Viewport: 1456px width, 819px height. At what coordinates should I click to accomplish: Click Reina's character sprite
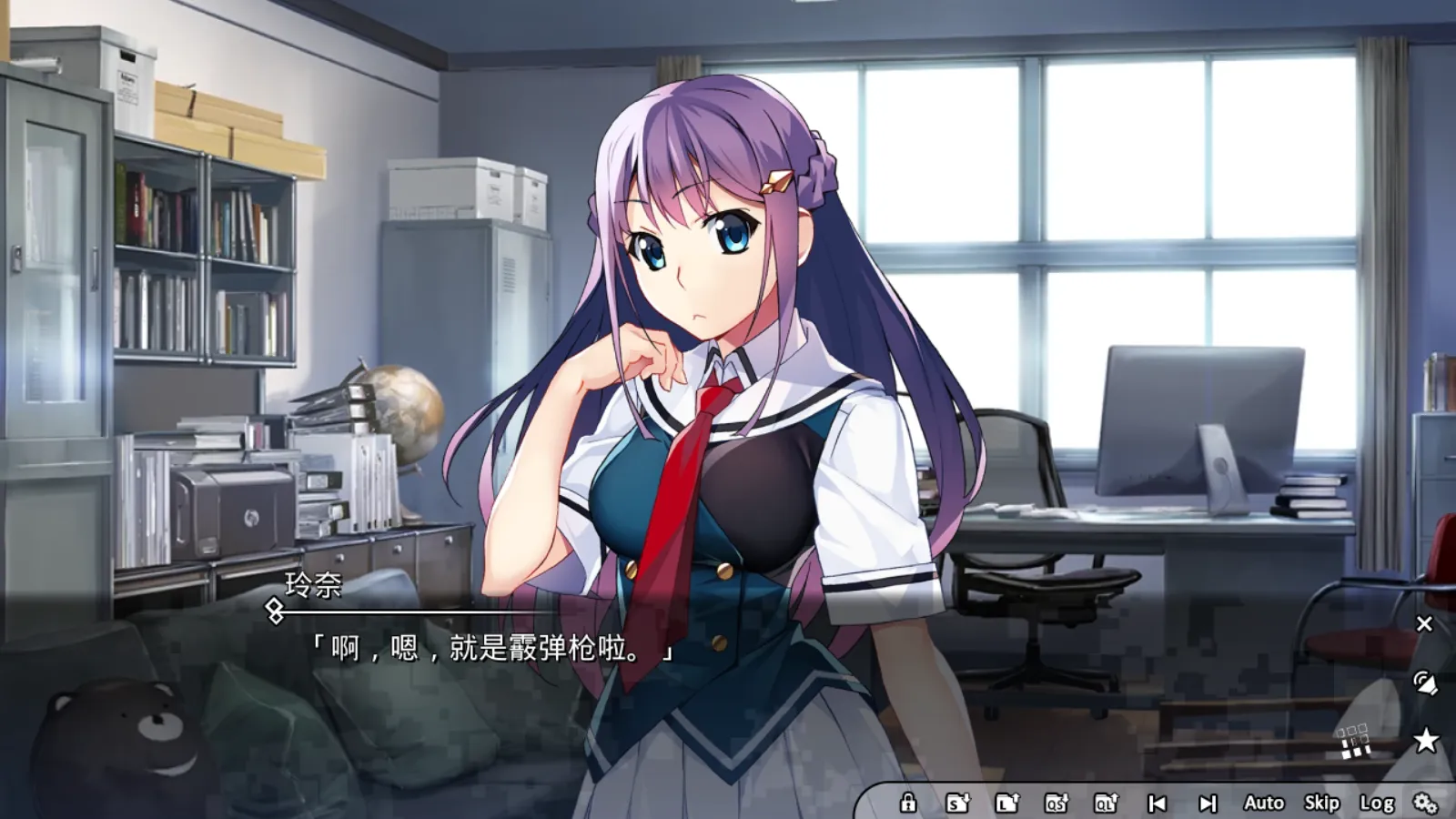coord(719,364)
